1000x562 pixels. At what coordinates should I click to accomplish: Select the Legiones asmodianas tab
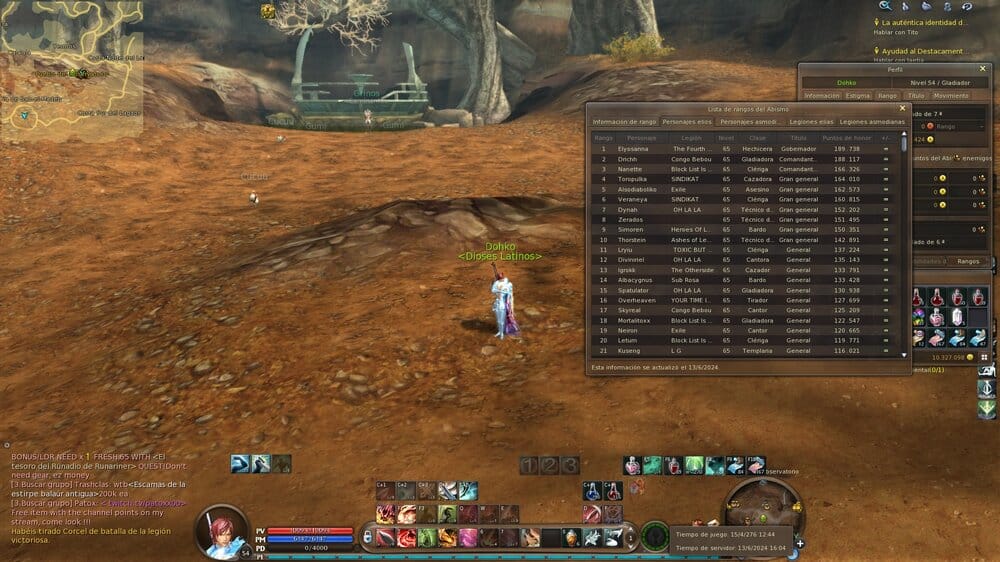871,121
